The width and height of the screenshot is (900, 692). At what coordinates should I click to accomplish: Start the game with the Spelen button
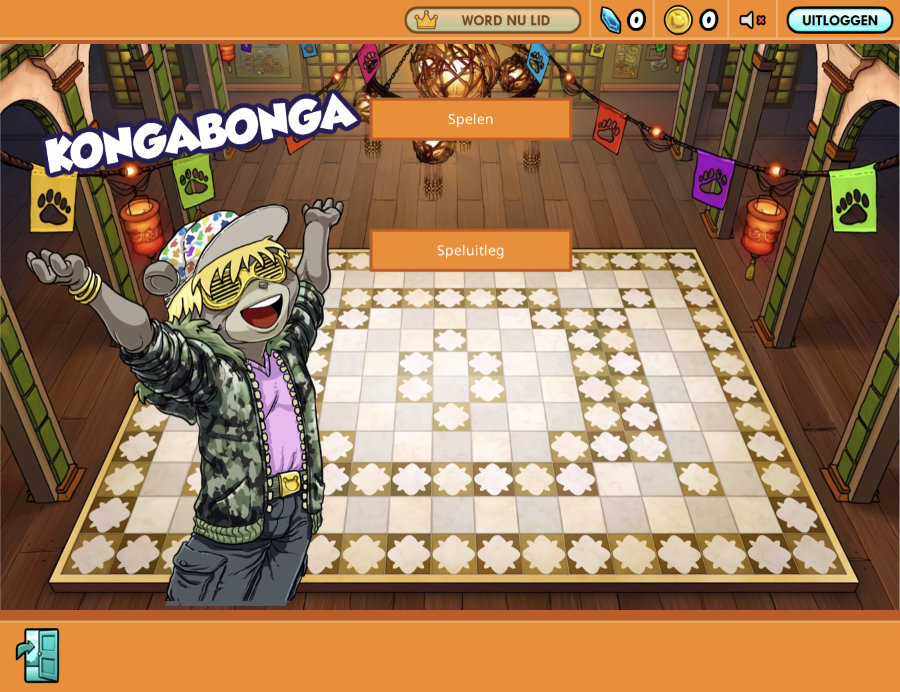[470, 119]
